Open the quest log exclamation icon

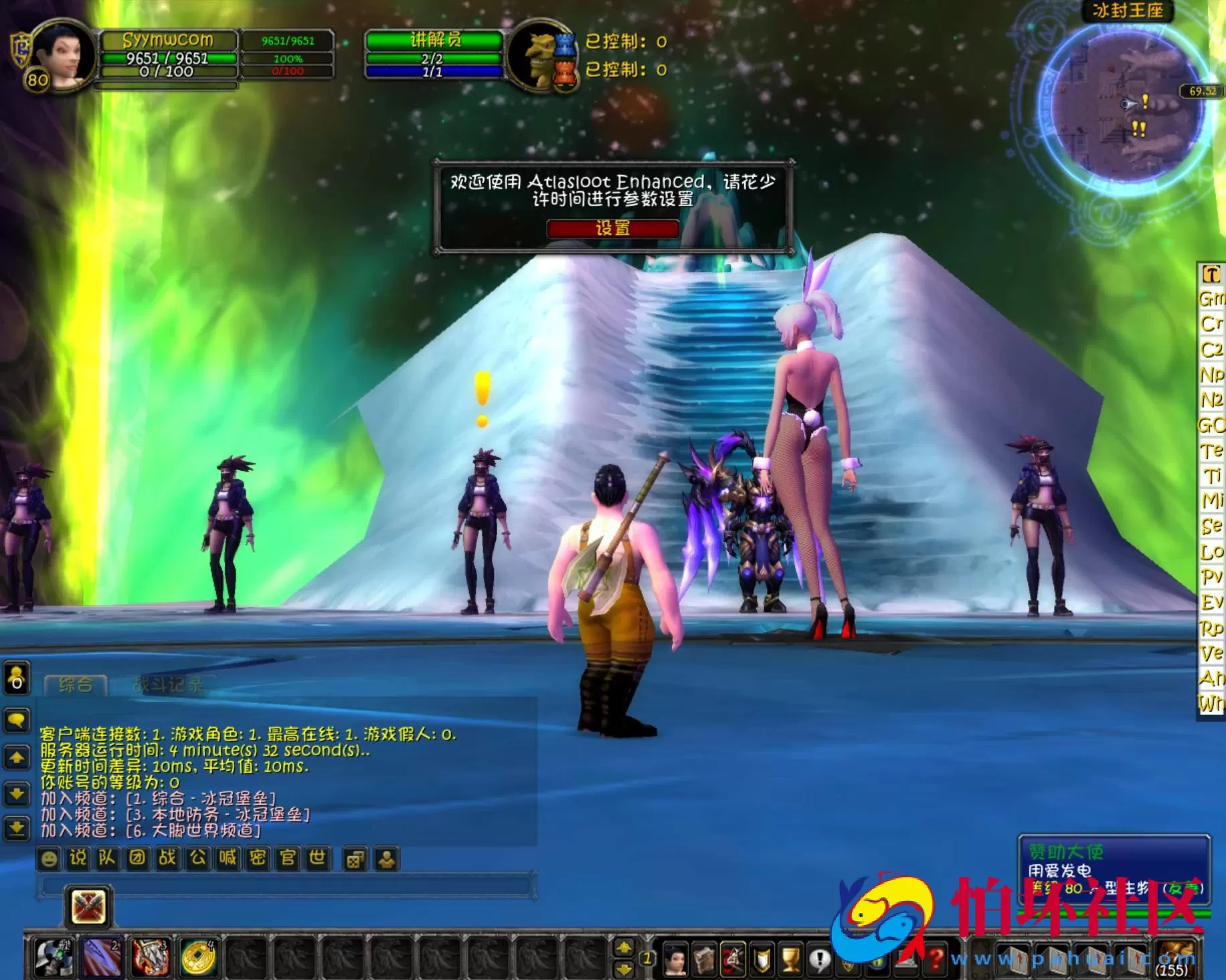[x=818, y=957]
